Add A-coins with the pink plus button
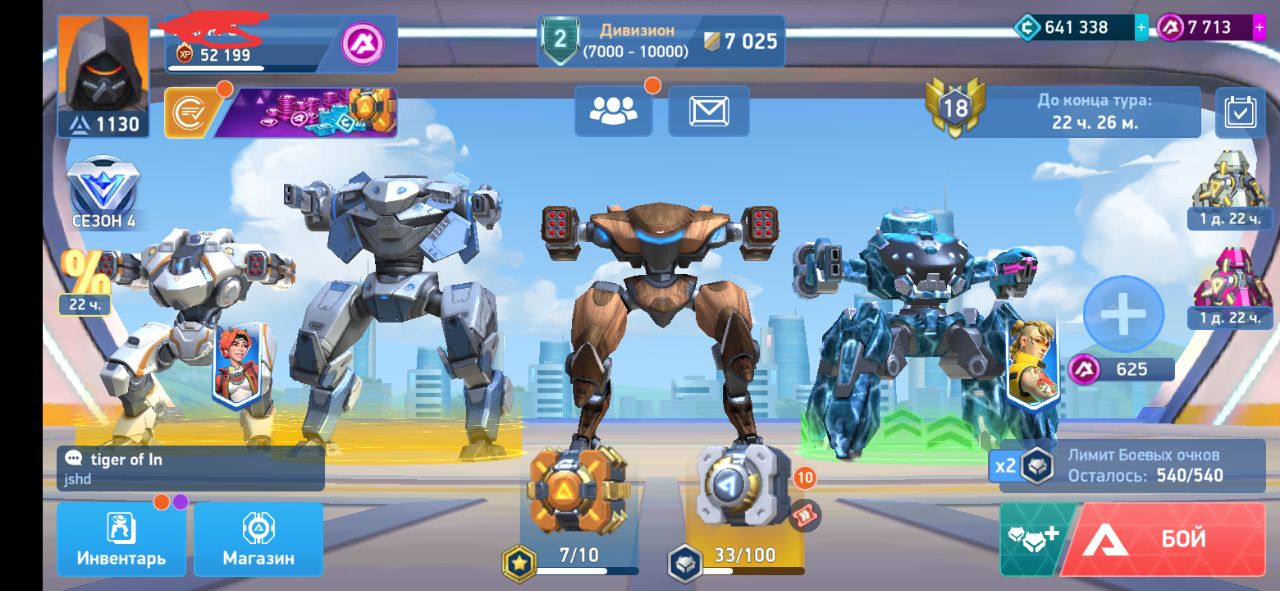The image size is (1280, 591). [x=1259, y=28]
